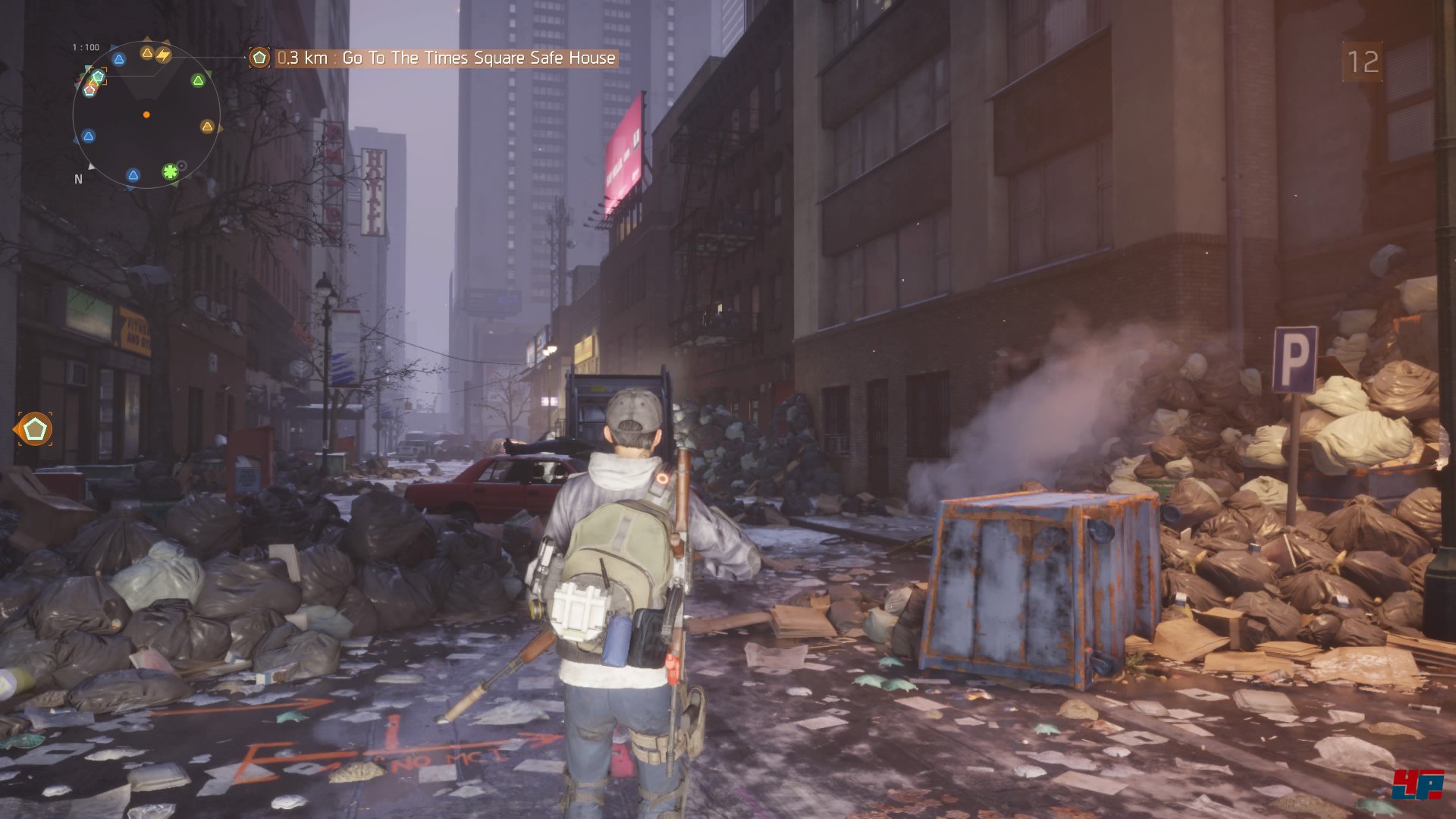The width and height of the screenshot is (1456, 819).
Task: Select the green triangle marker on minimap
Action: tap(198, 80)
